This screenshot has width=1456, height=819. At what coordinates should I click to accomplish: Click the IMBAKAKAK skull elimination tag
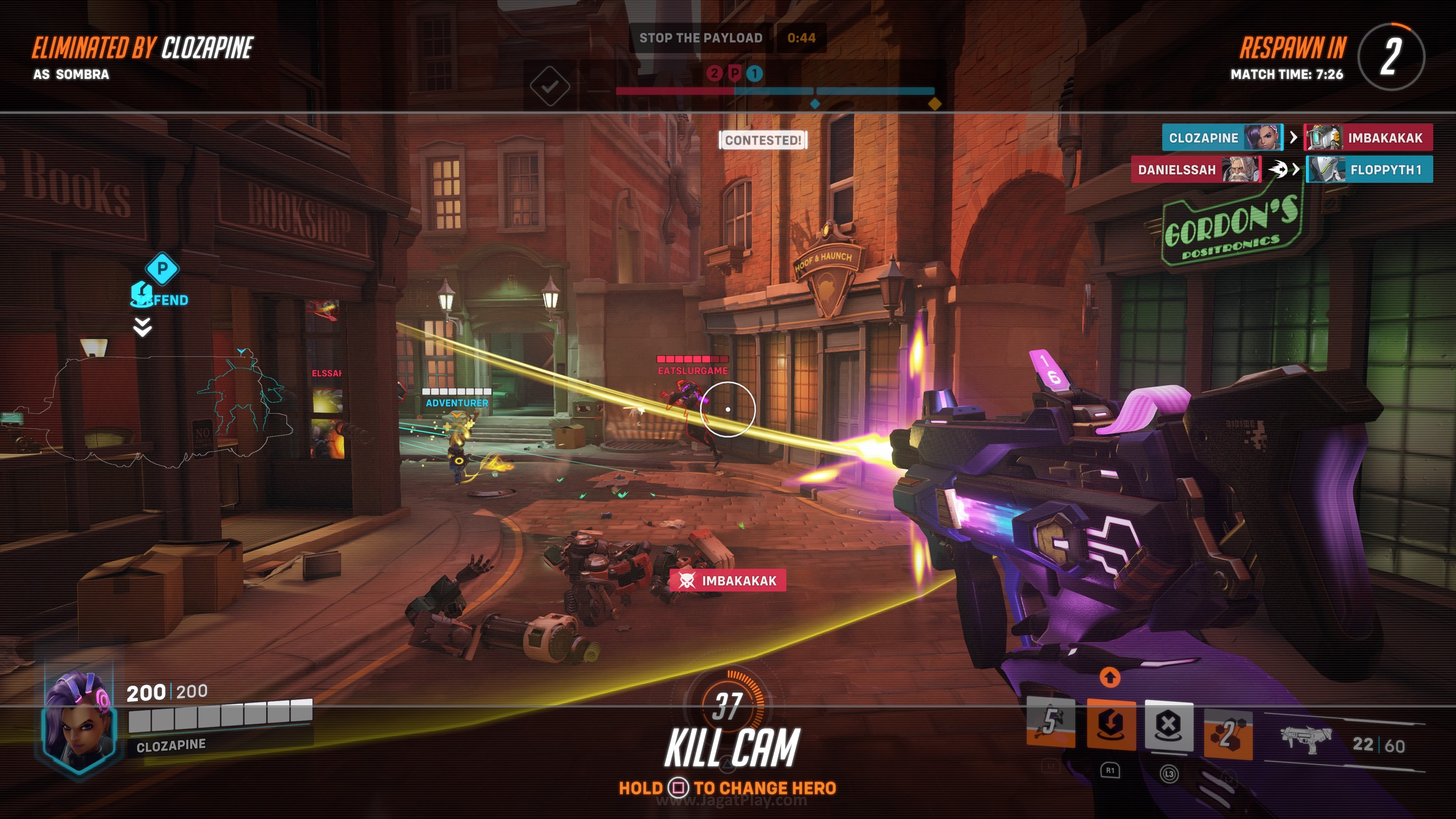728,581
